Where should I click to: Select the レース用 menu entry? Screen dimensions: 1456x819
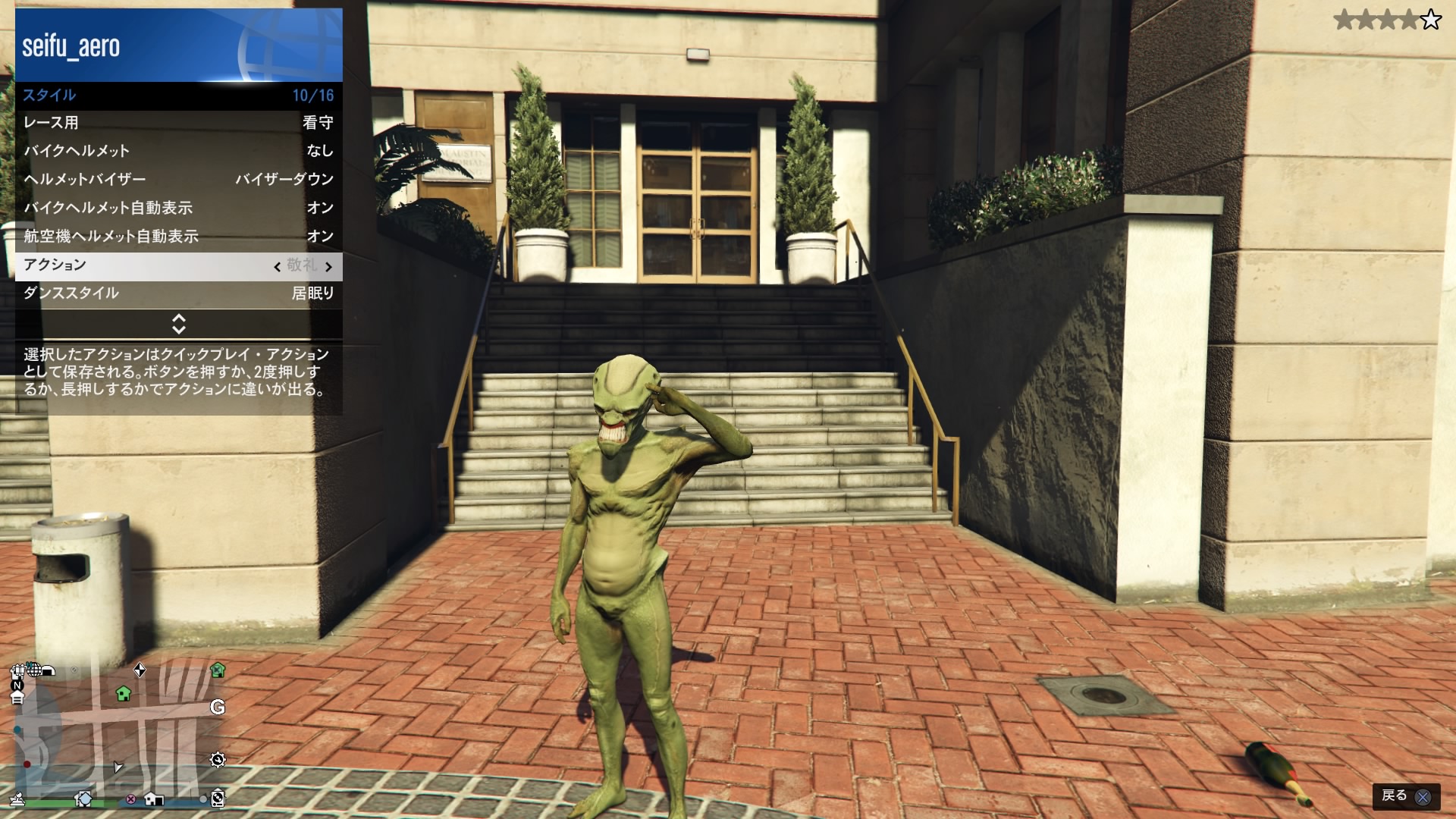pyautogui.click(x=178, y=123)
